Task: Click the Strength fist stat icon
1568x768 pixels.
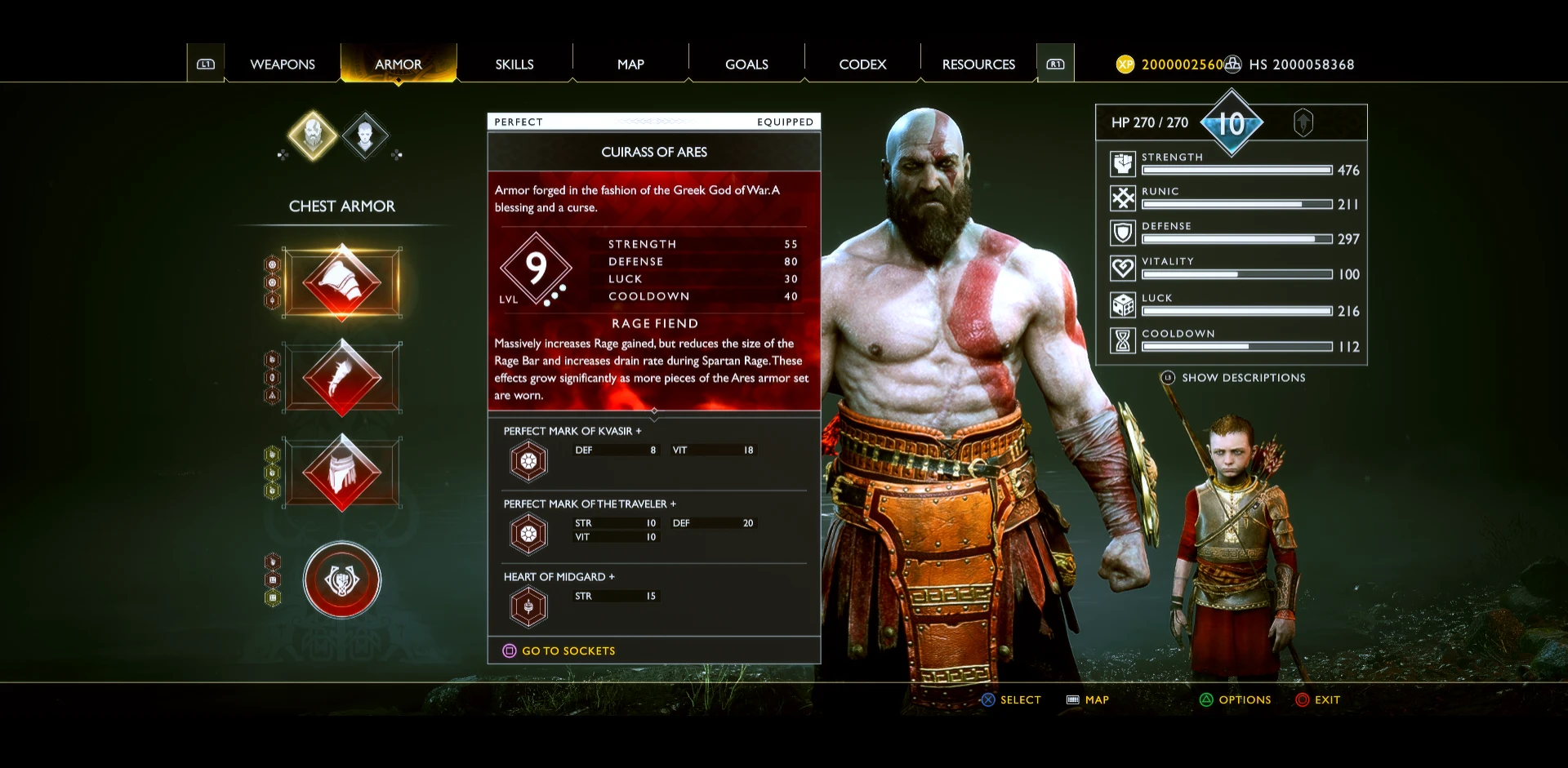Action: pyautogui.click(x=1122, y=164)
